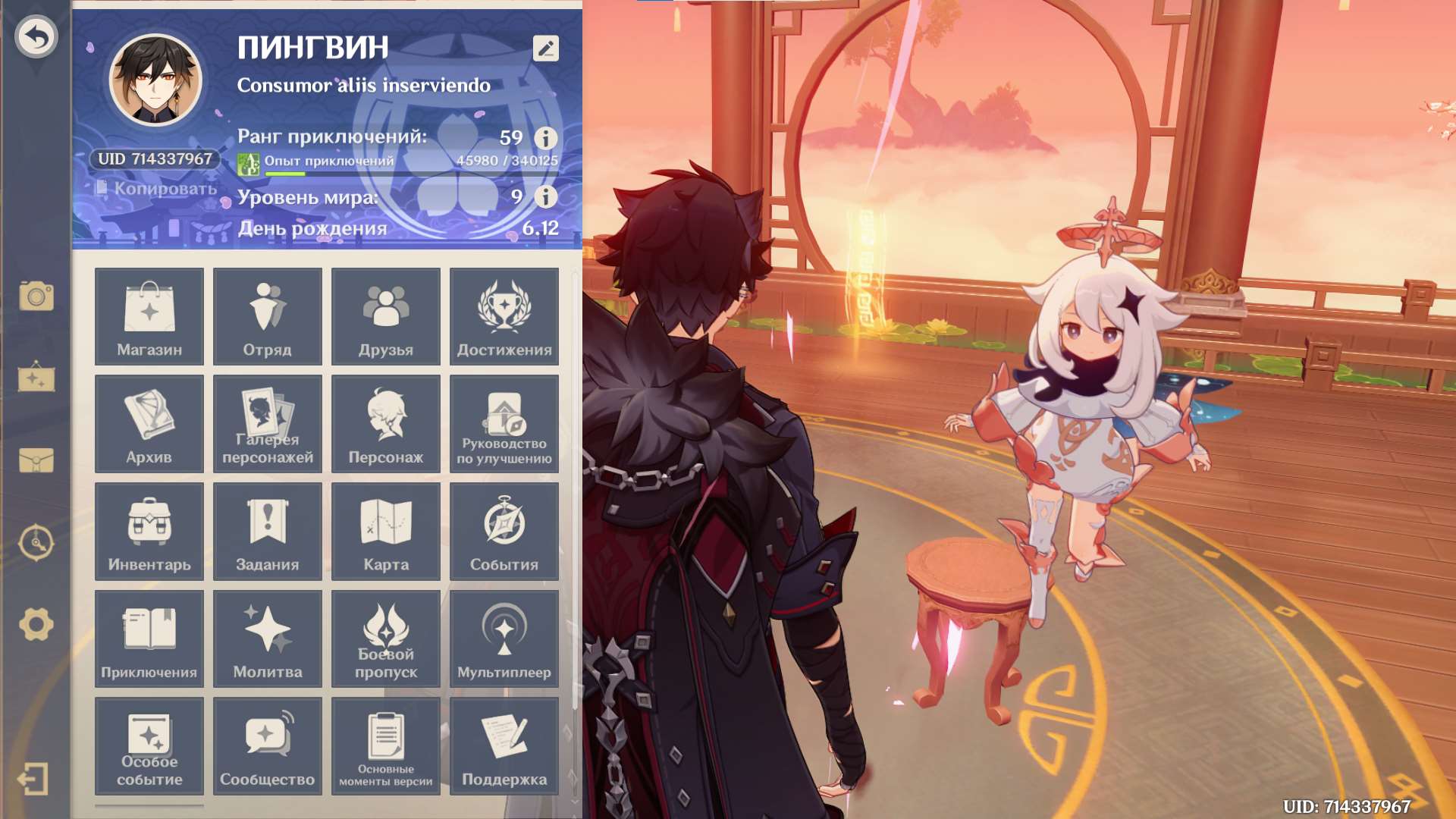Open the Магазин (Shop)
This screenshot has width=1456, height=819.
point(149,316)
